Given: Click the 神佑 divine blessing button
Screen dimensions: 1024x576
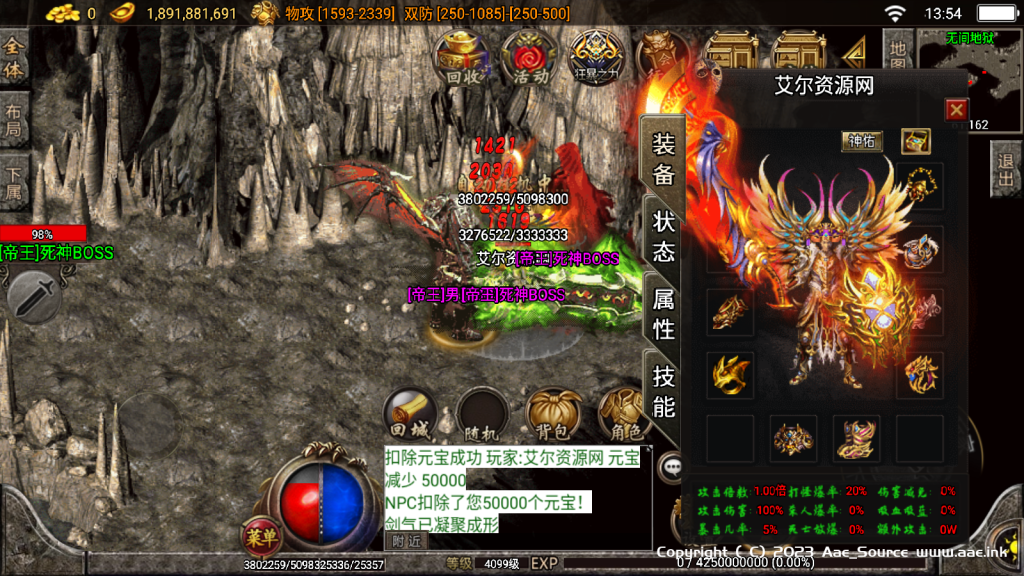Looking at the screenshot, I should (861, 141).
